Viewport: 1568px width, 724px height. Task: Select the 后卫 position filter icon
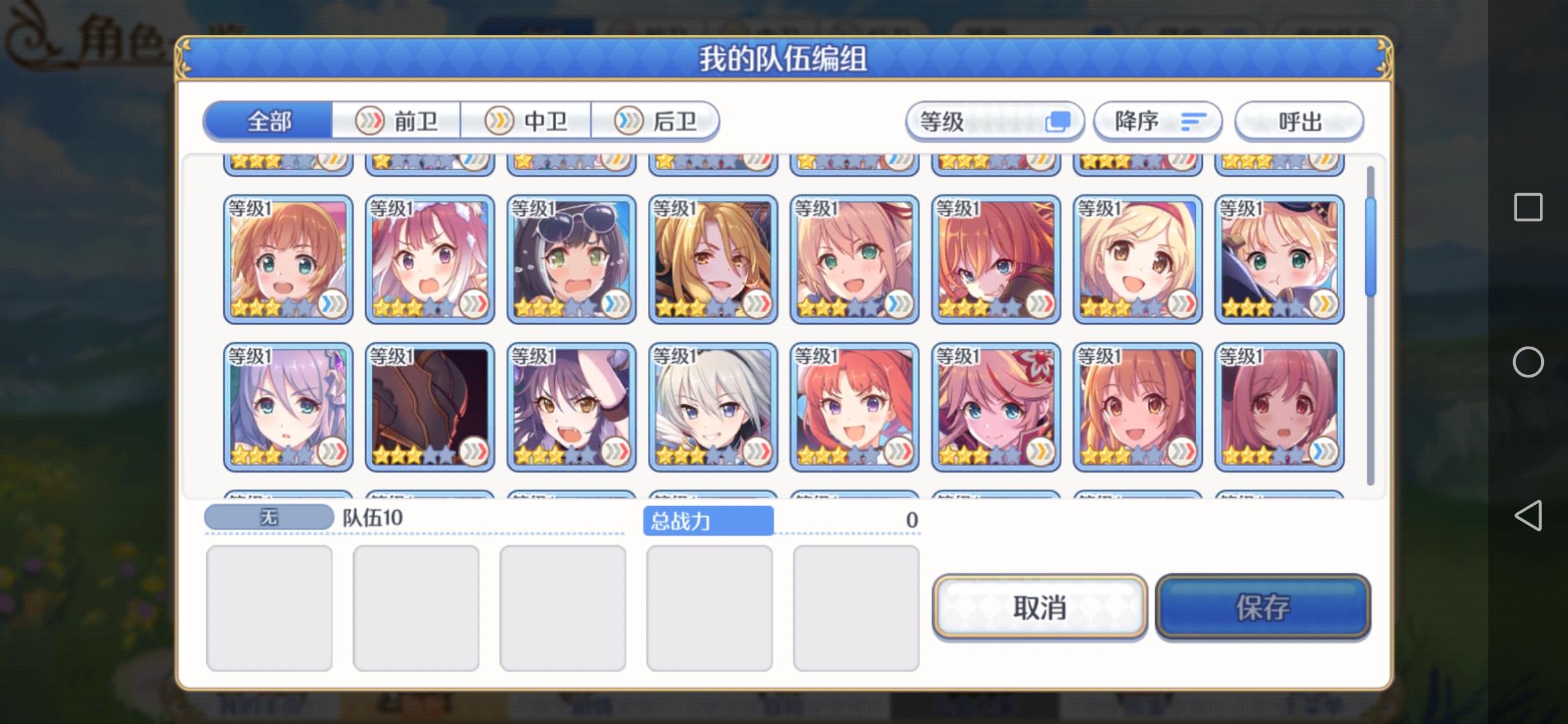tap(627, 121)
